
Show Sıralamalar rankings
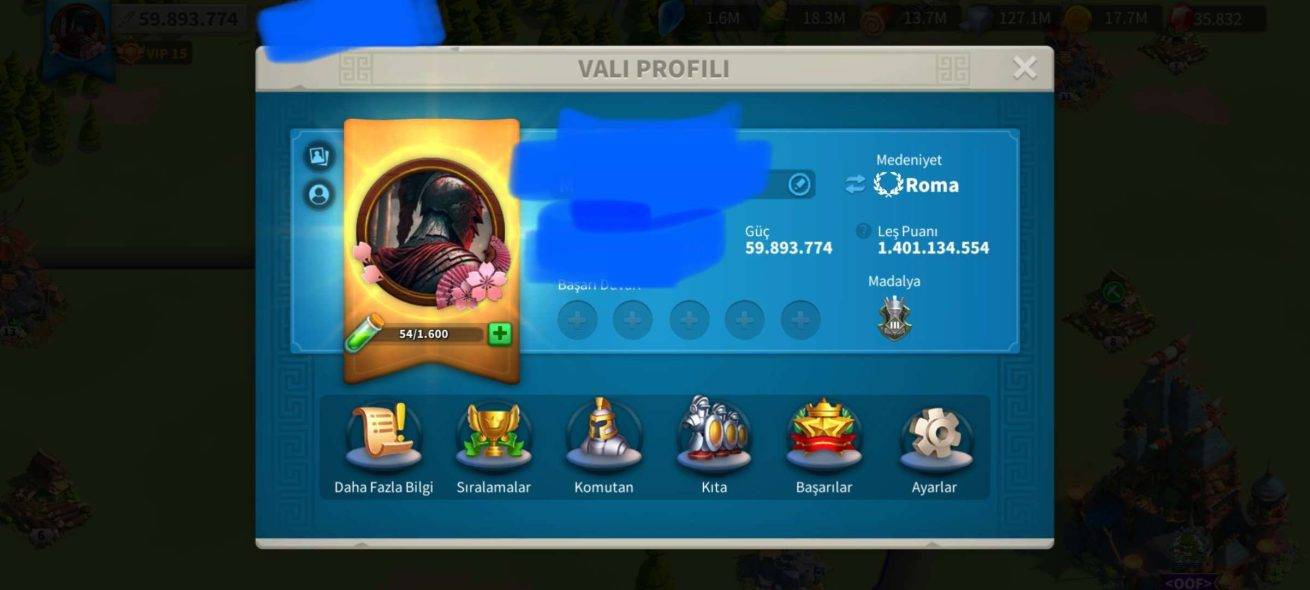coord(493,440)
